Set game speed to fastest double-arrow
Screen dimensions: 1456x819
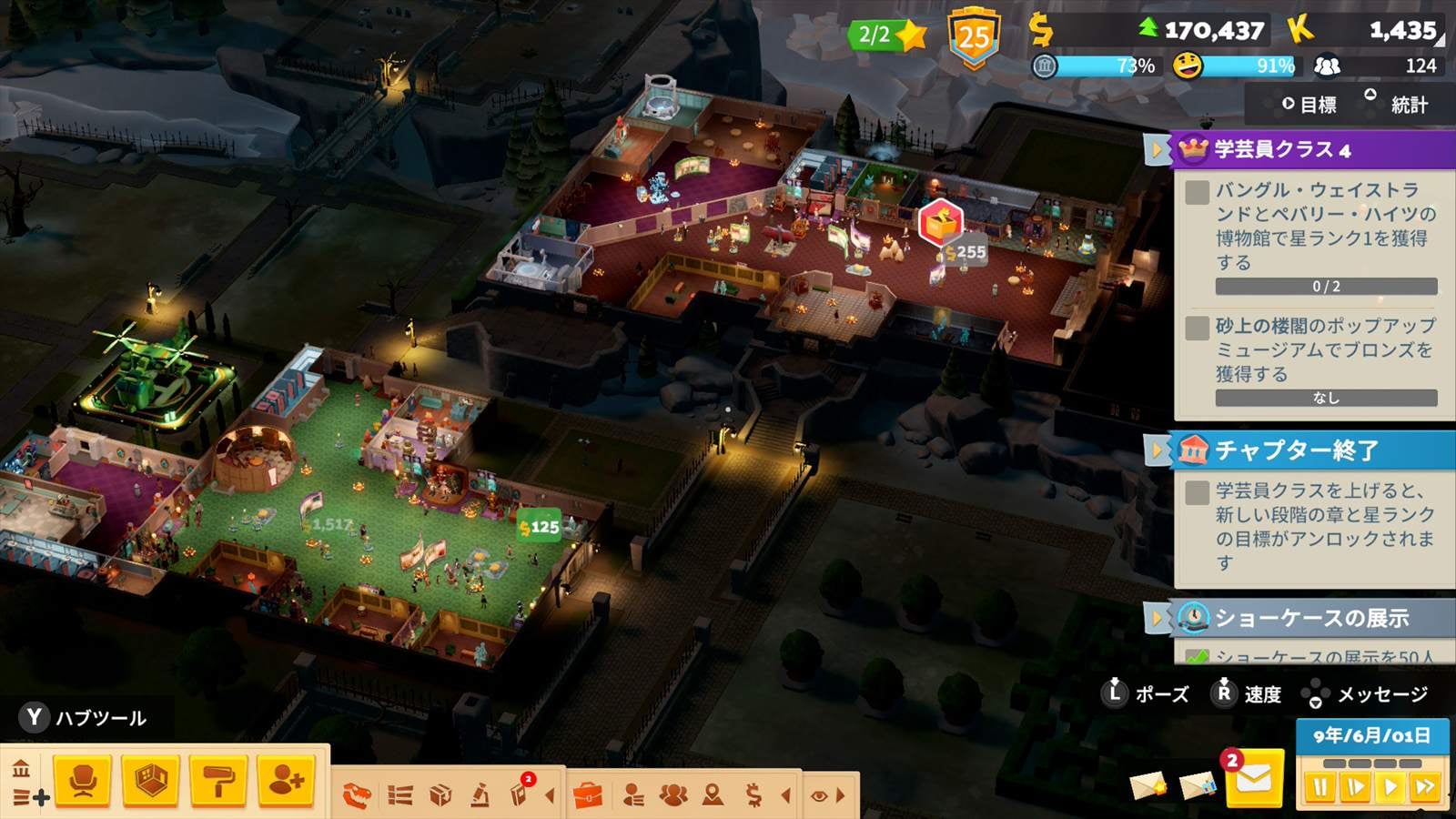1425,787
